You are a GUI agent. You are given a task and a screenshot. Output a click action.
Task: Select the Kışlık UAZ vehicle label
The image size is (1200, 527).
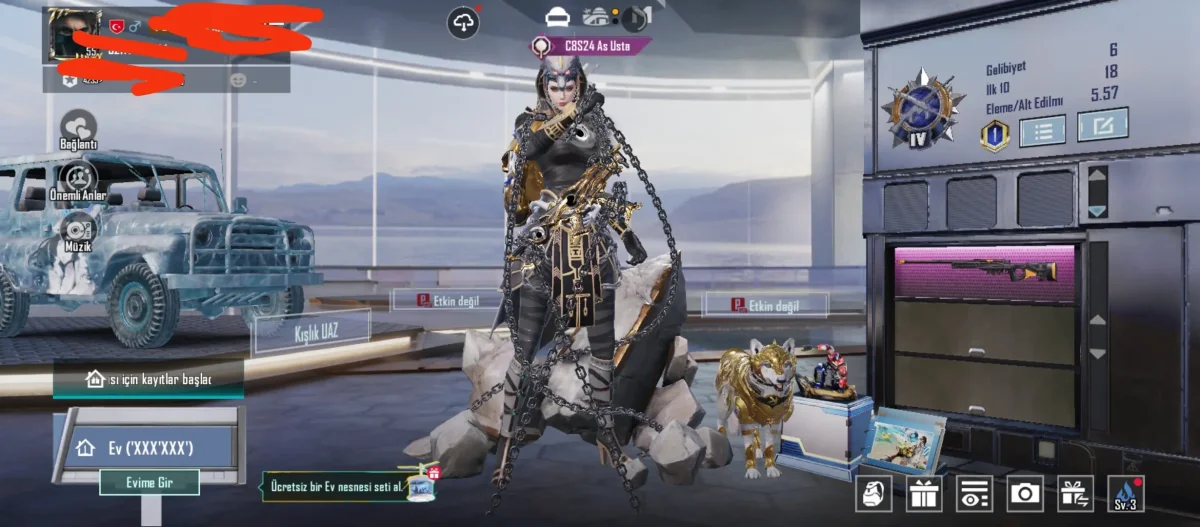tap(311, 332)
